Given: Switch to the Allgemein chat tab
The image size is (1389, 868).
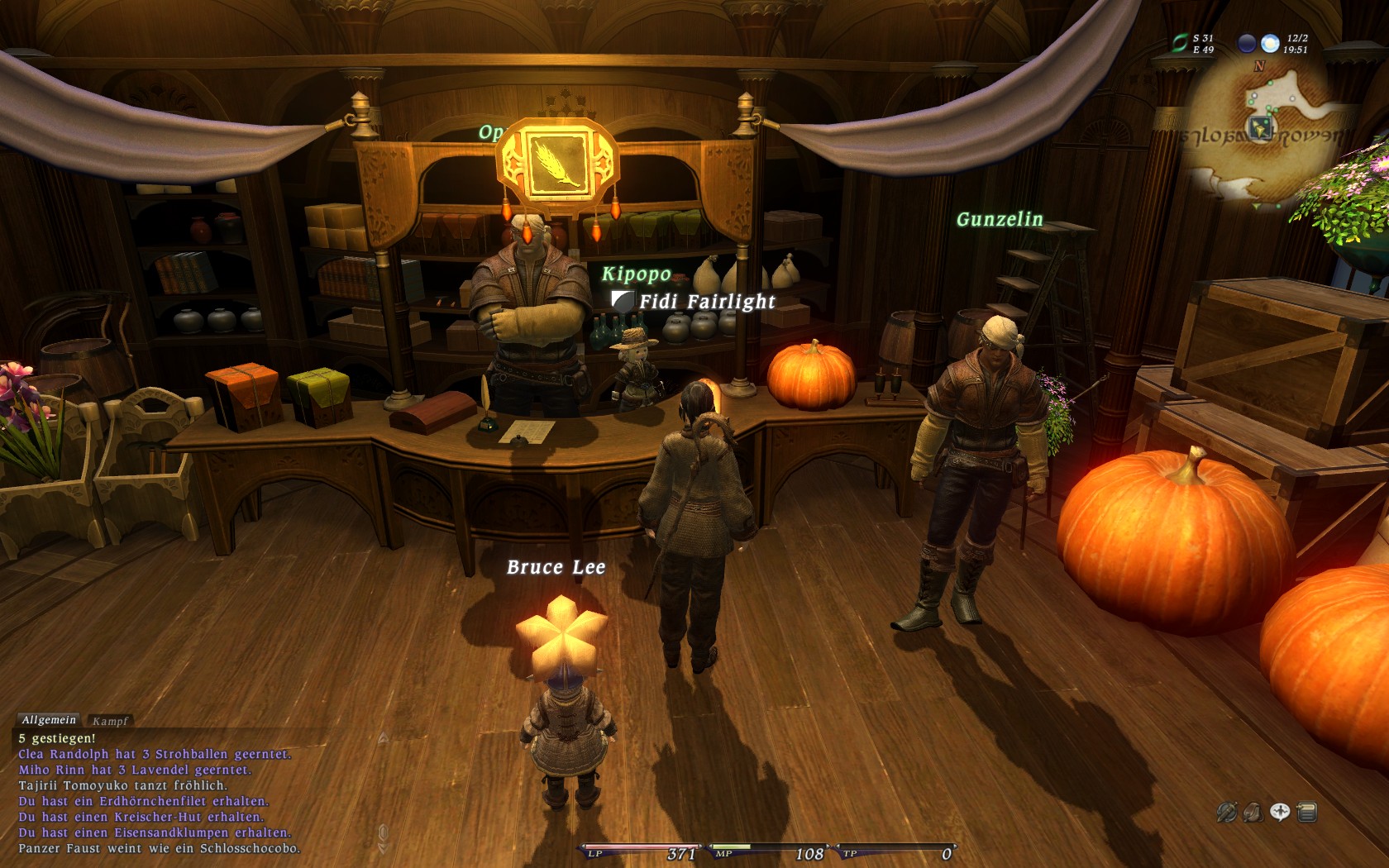Looking at the screenshot, I should coord(49,720).
